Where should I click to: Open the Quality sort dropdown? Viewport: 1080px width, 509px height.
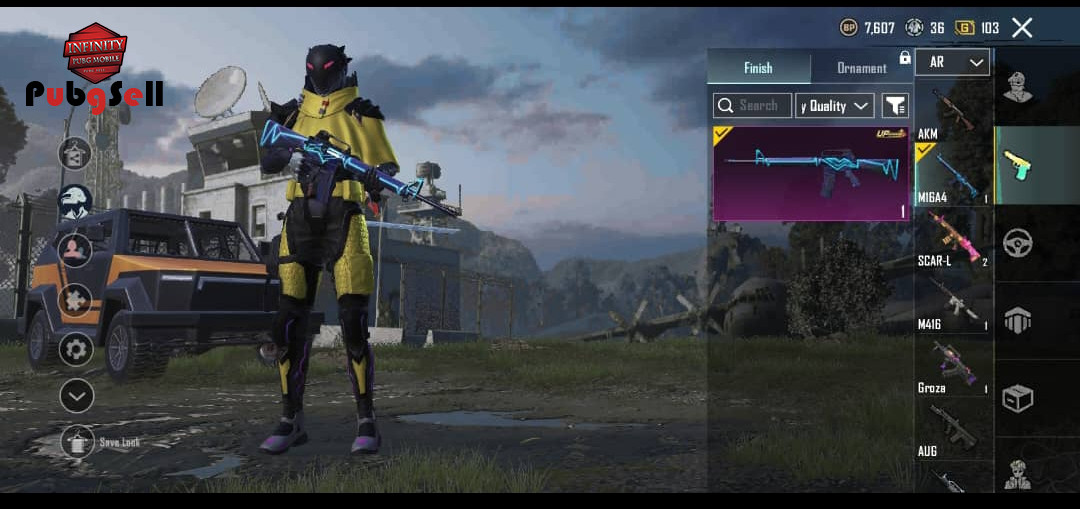point(835,105)
